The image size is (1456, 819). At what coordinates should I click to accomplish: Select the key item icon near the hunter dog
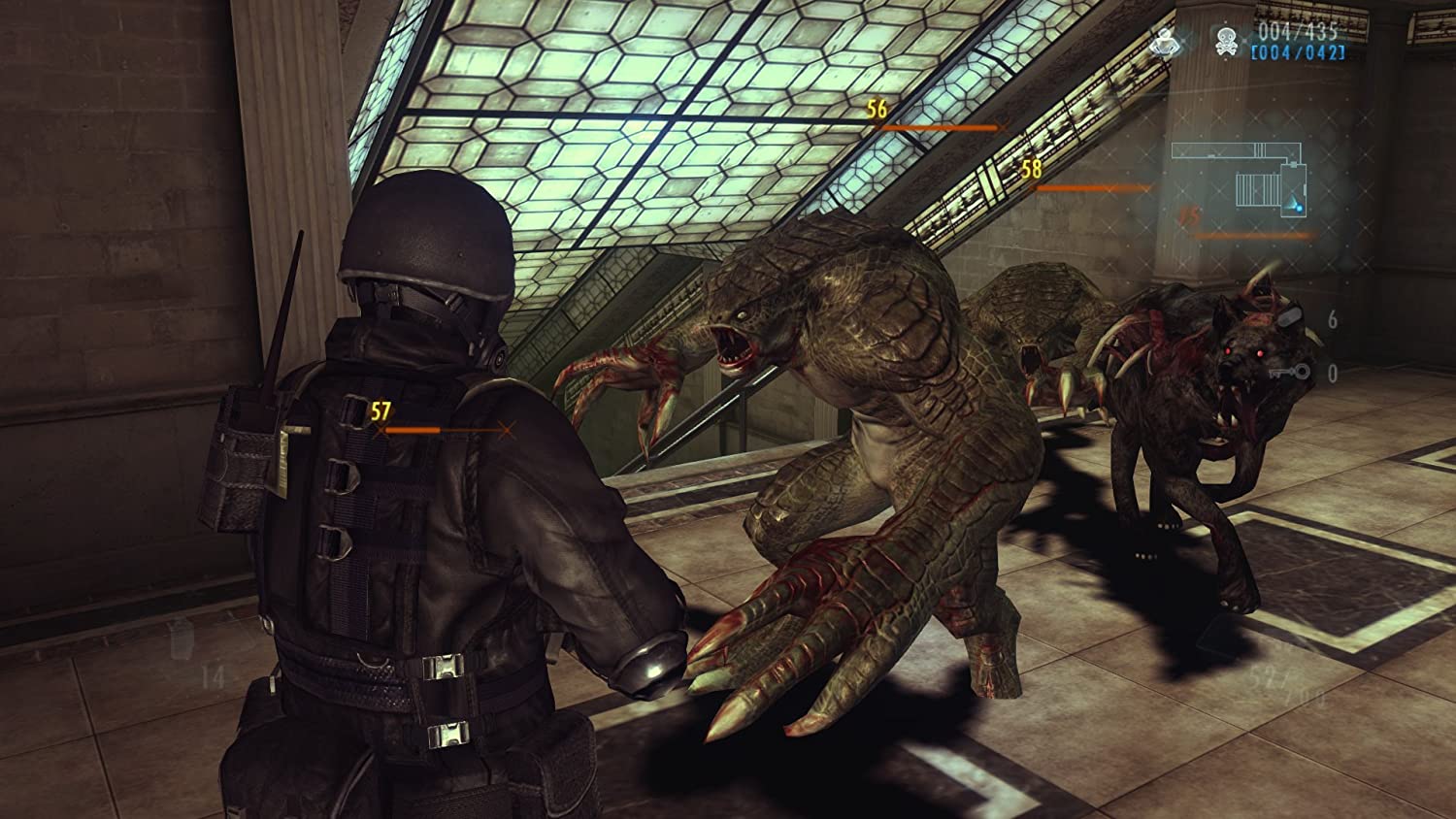(x=1291, y=372)
